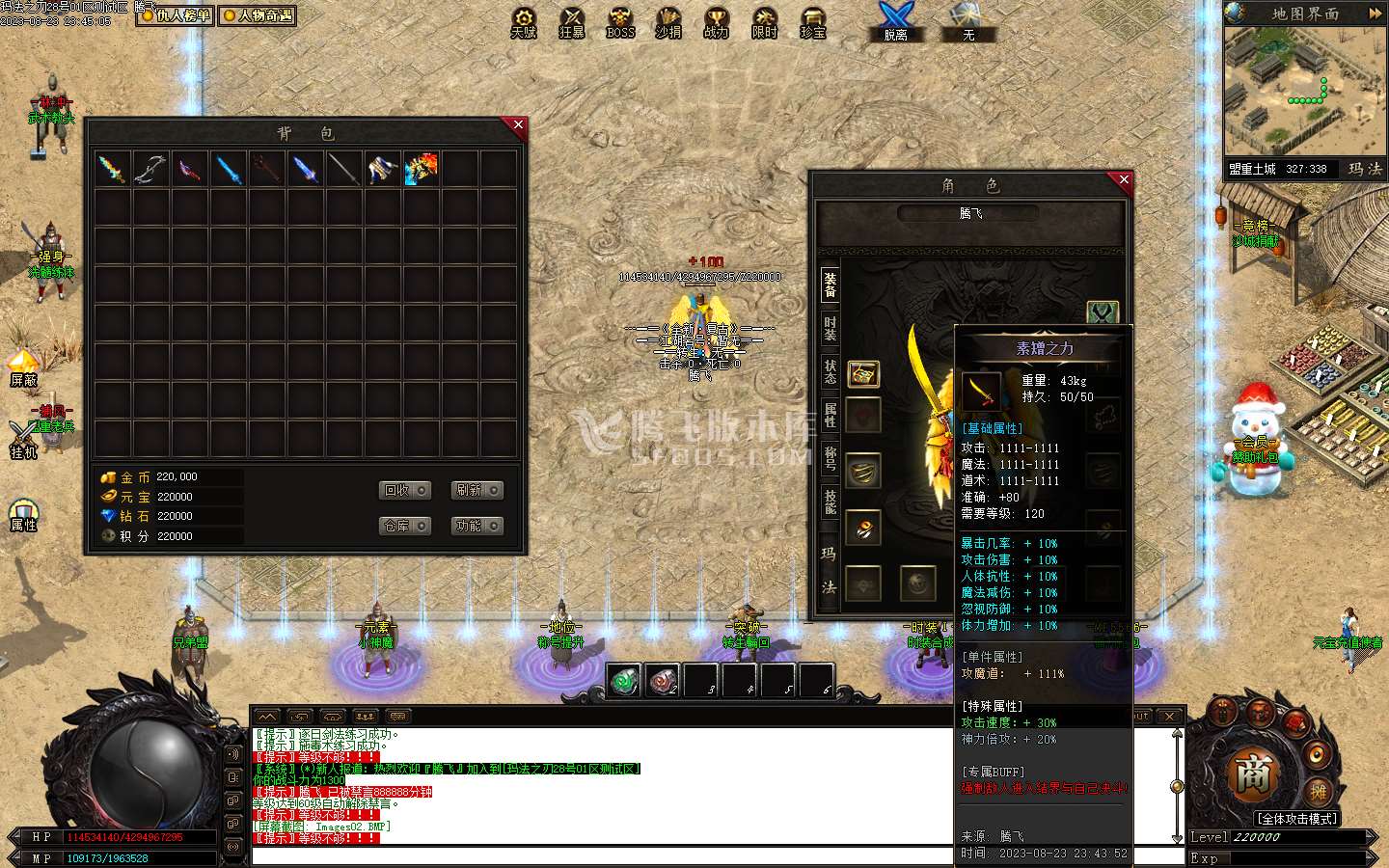Open the 天赋 talent menu
Screen dimensions: 1389x868
pos(524,23)
